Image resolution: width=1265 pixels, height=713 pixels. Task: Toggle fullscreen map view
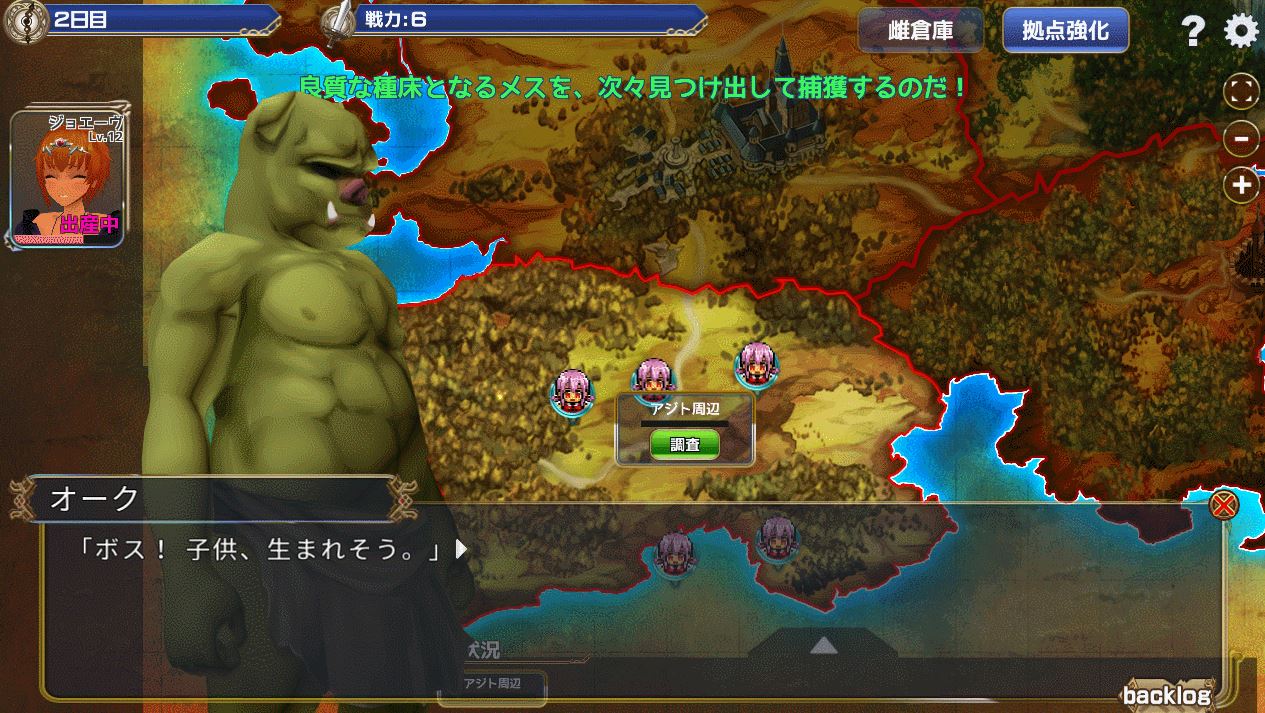pos(1241,93)
